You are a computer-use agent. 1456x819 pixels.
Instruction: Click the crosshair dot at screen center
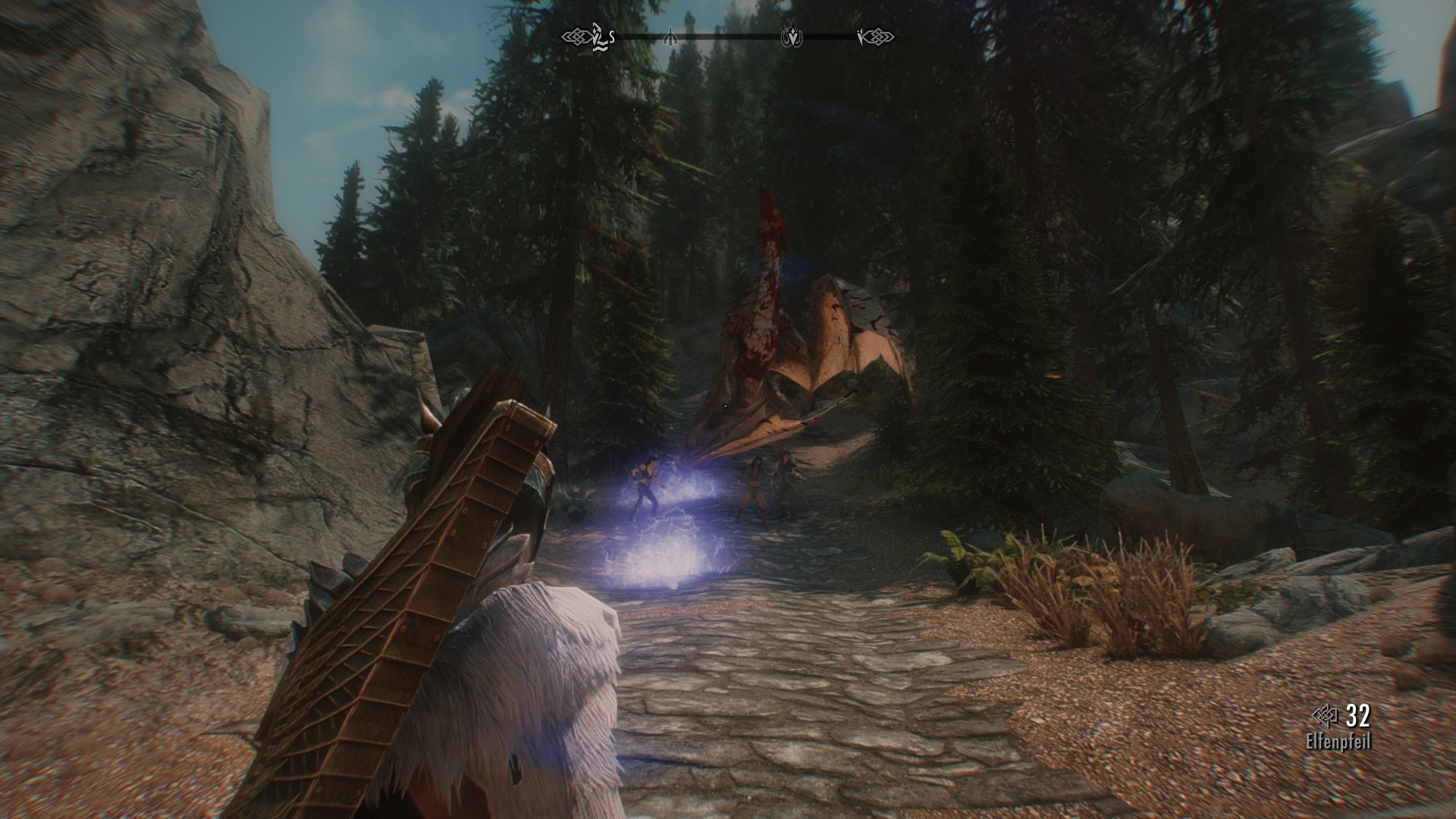(x=726, y=406)
